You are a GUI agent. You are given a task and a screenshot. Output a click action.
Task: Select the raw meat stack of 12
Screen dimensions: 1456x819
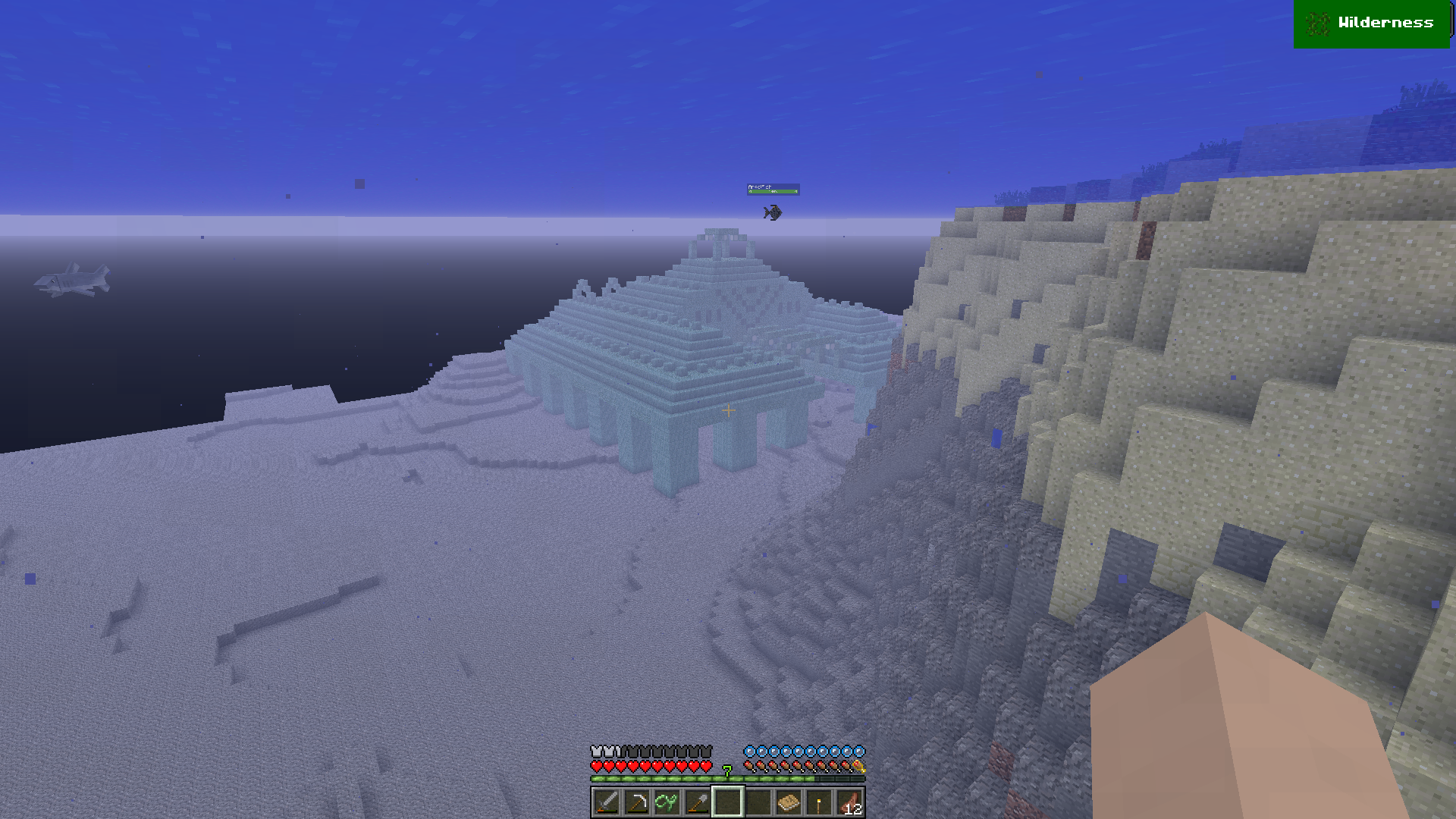(849, 802)
